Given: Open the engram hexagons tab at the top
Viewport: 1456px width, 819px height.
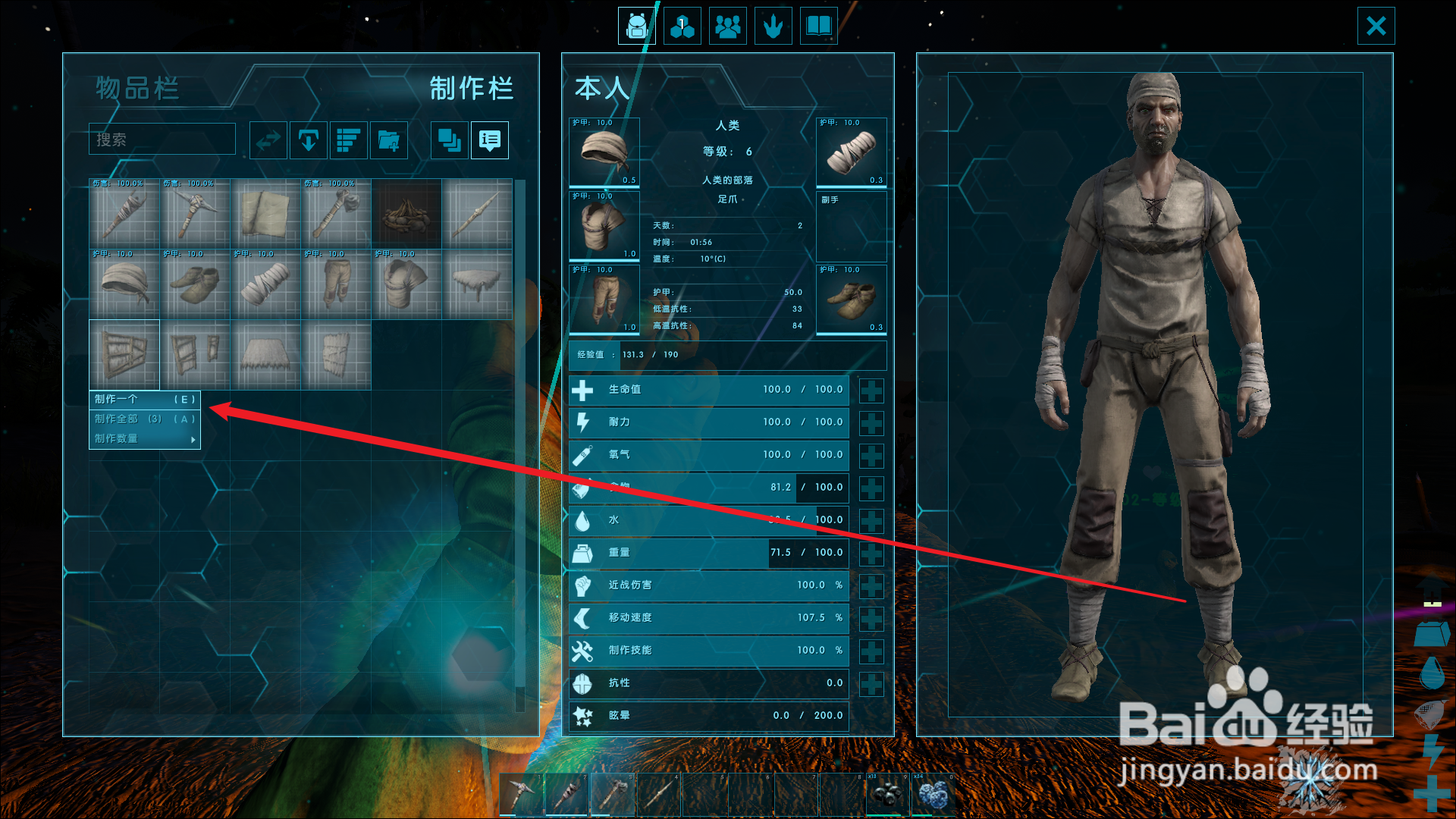Looking at the screenshot, I should coord(682,27).
